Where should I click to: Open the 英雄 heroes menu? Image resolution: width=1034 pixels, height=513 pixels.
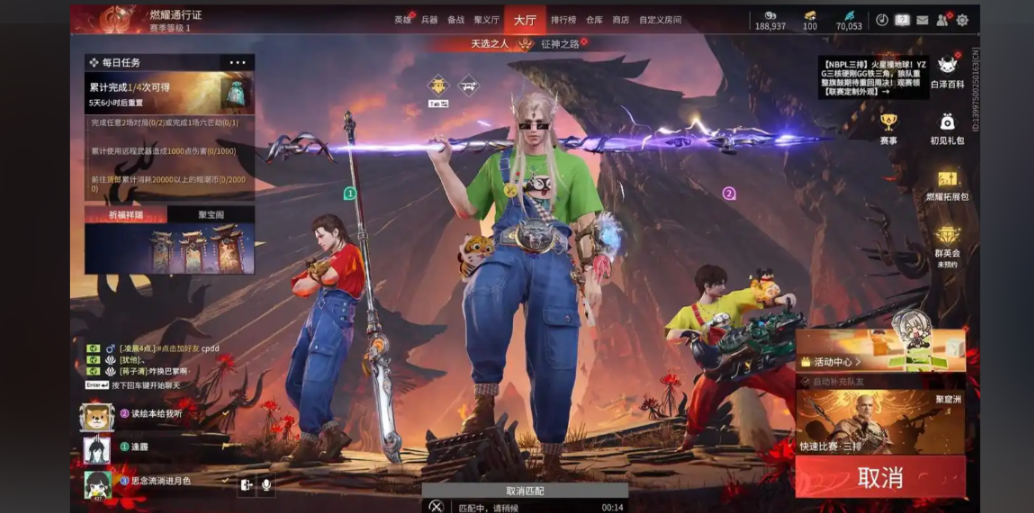point(403,19)
